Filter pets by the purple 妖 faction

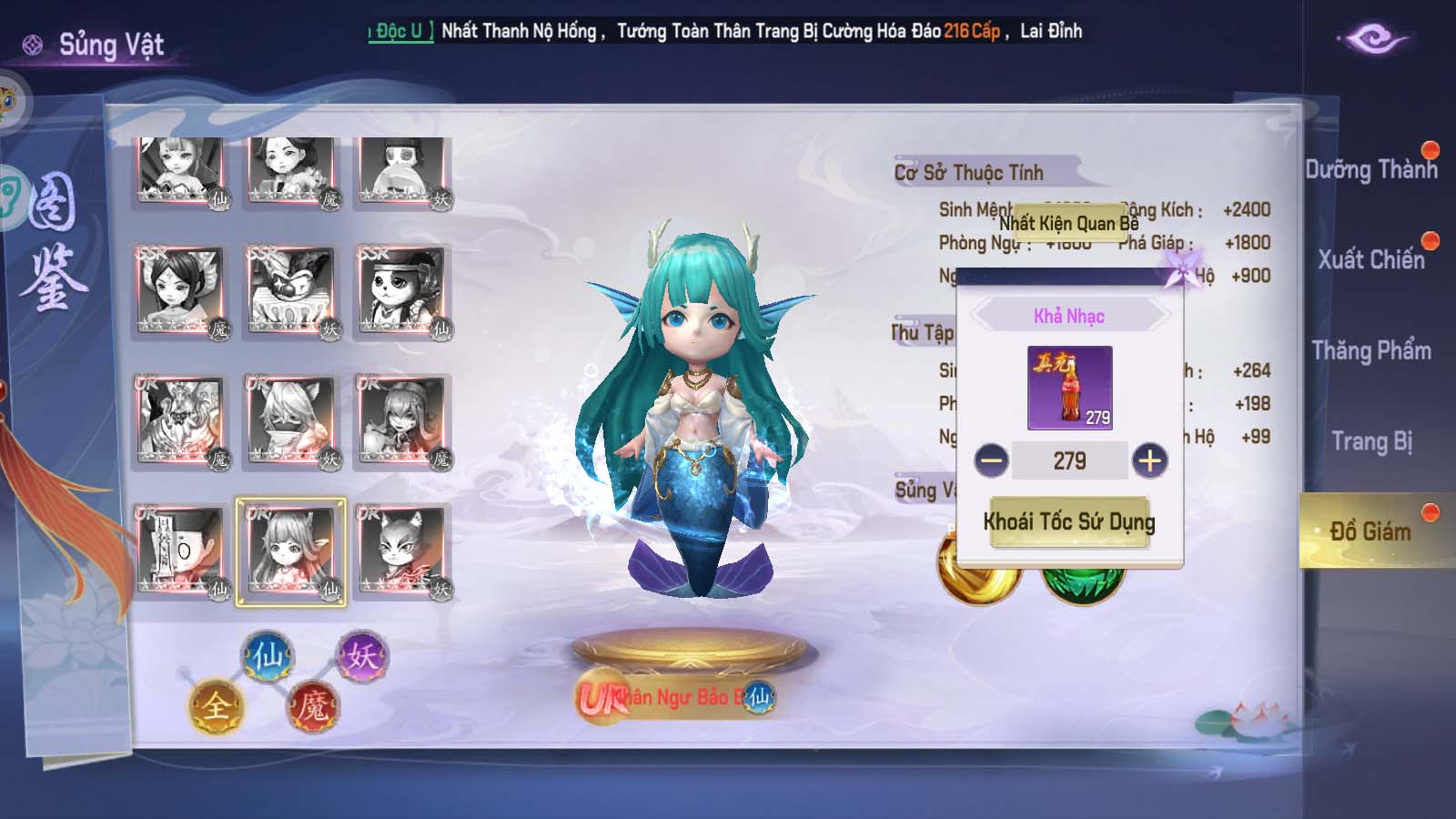pyautogui.click(x=361, y=656)
